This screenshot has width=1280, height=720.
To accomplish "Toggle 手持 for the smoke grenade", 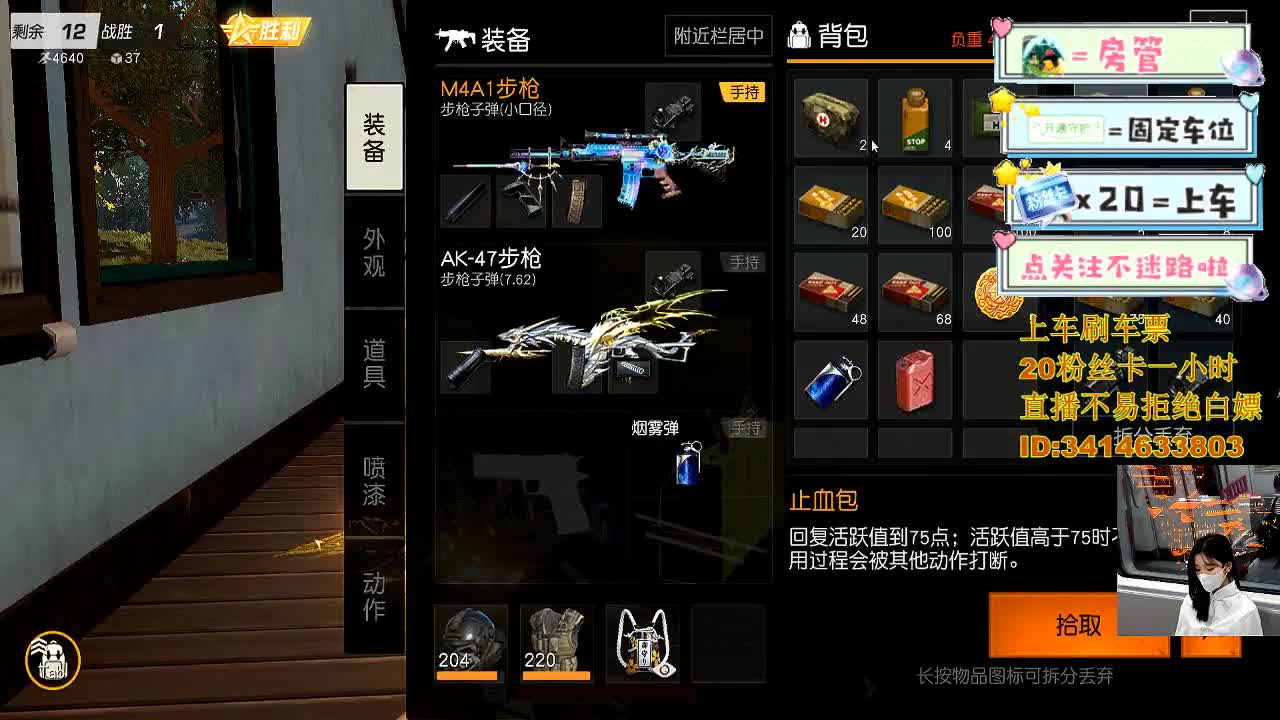I will pyautogui.click(x=744, y=427).
